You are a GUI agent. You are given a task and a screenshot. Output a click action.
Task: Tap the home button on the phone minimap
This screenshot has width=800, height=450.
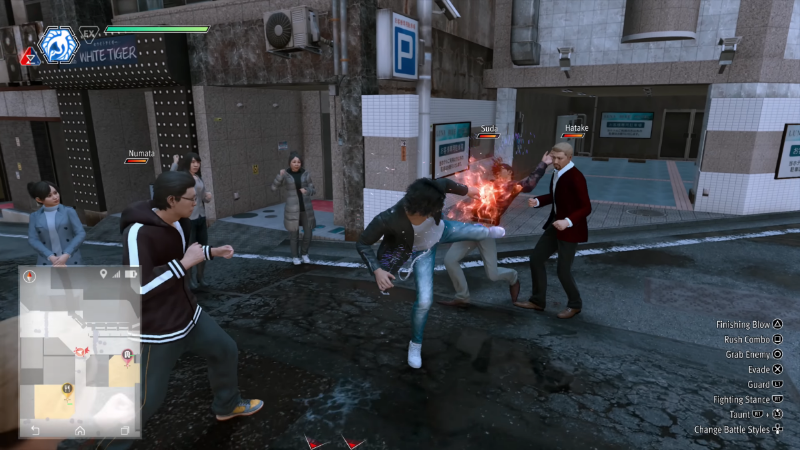point(80,429)
